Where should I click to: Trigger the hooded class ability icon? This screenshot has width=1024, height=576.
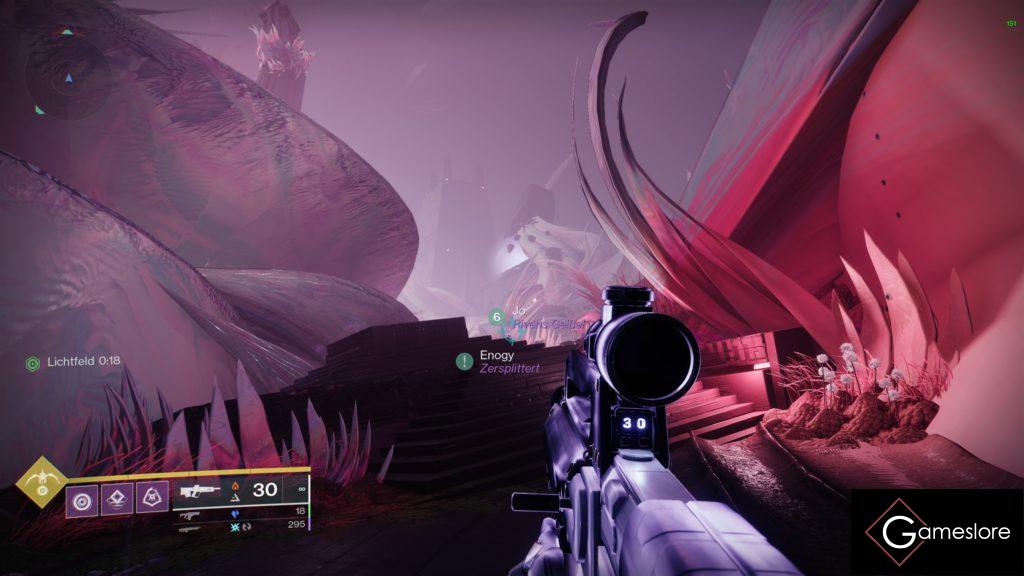click(x=152, y=497)
